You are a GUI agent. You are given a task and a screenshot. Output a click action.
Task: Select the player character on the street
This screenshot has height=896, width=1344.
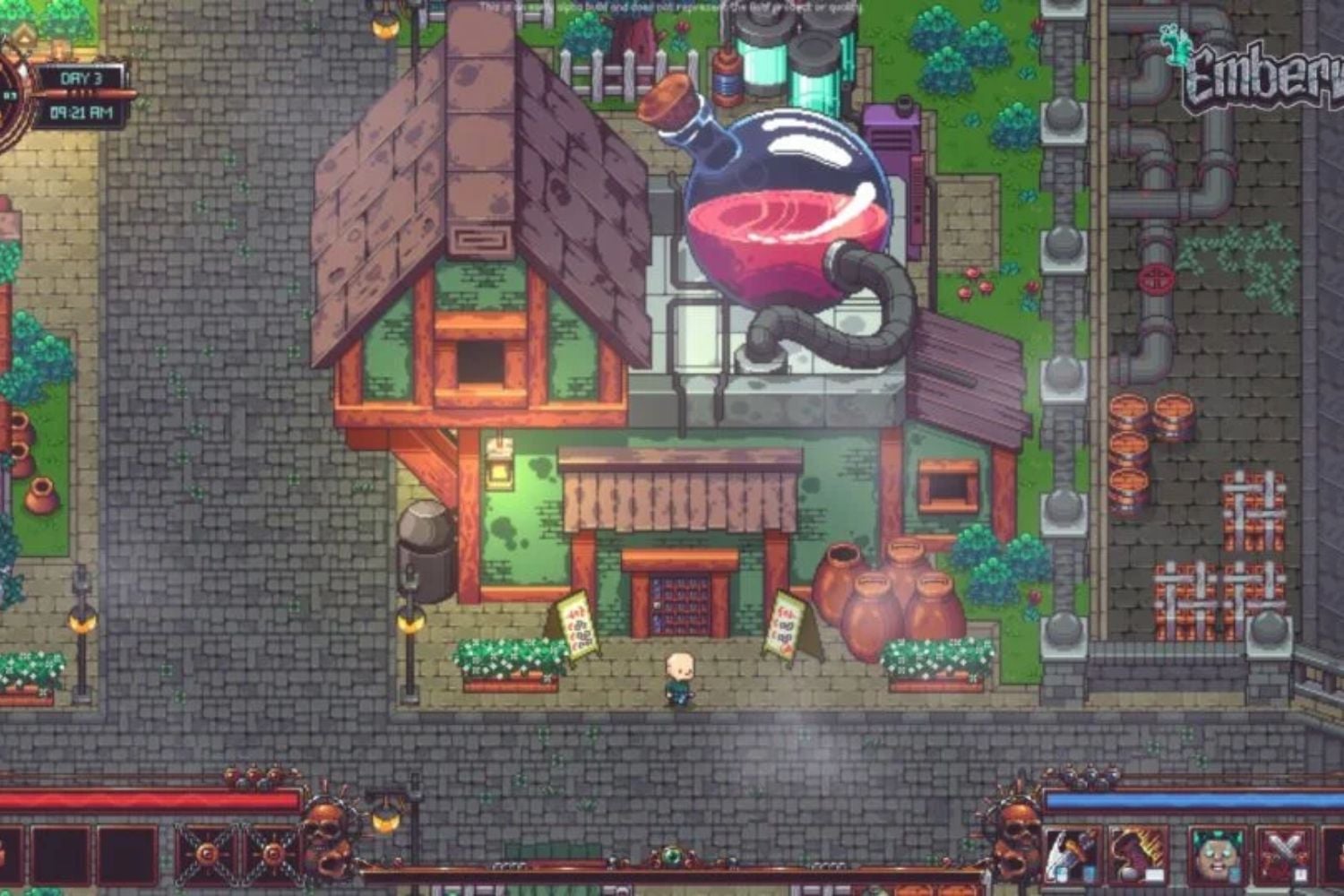pos(681,676)
